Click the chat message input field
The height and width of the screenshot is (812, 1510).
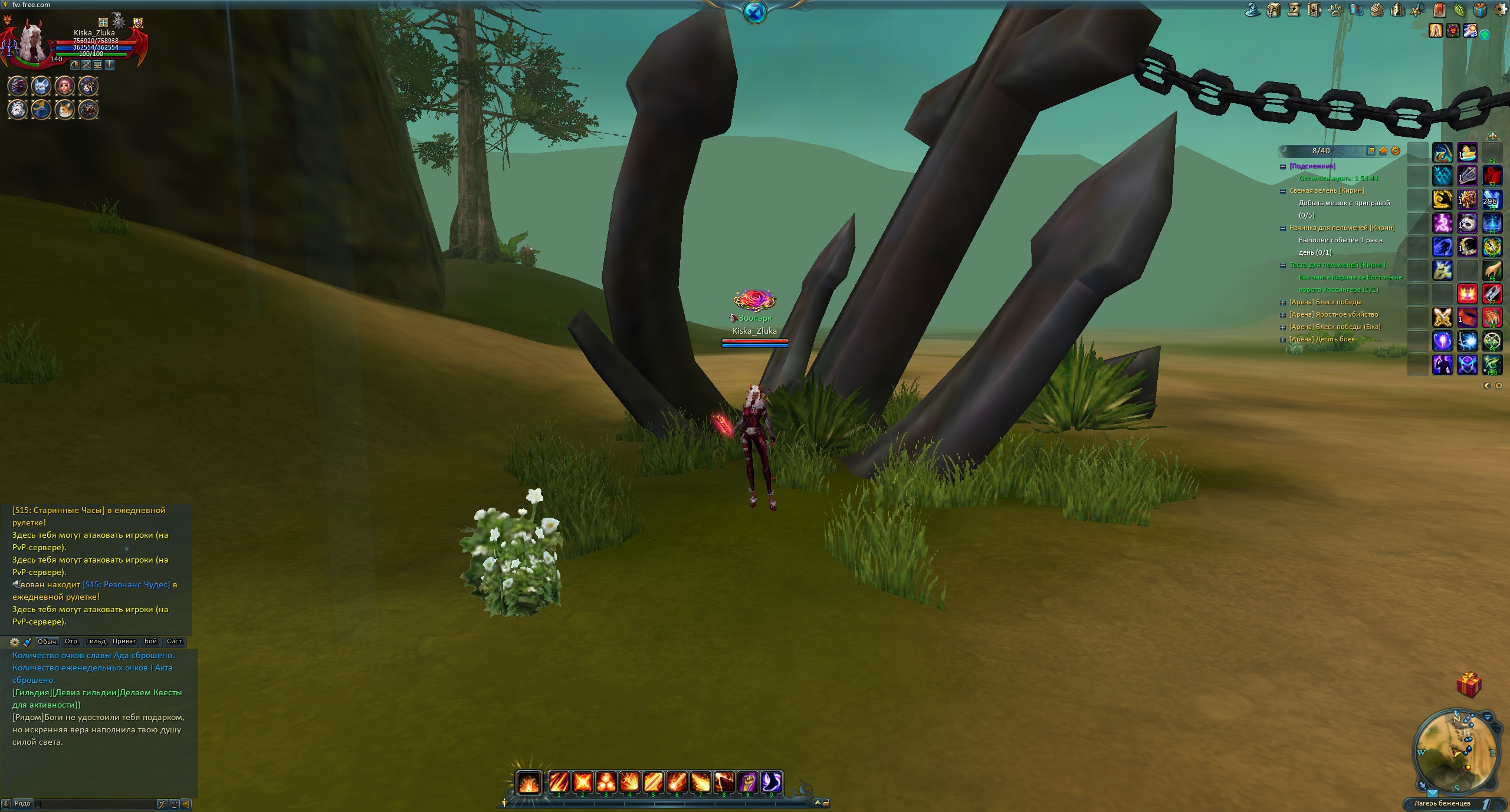[94, 804]
